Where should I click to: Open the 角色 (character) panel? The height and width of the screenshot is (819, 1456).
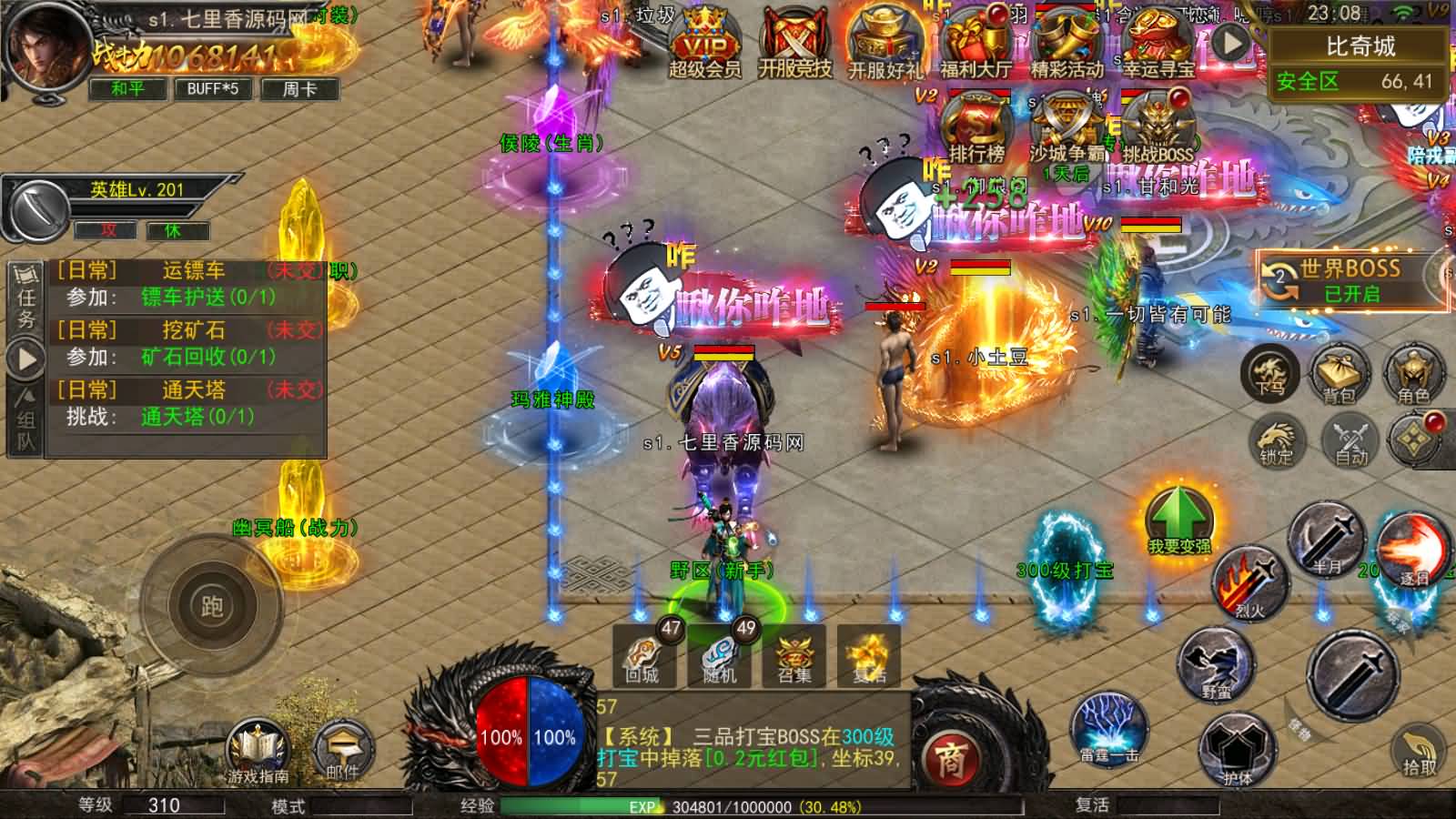click(1415, 375)
